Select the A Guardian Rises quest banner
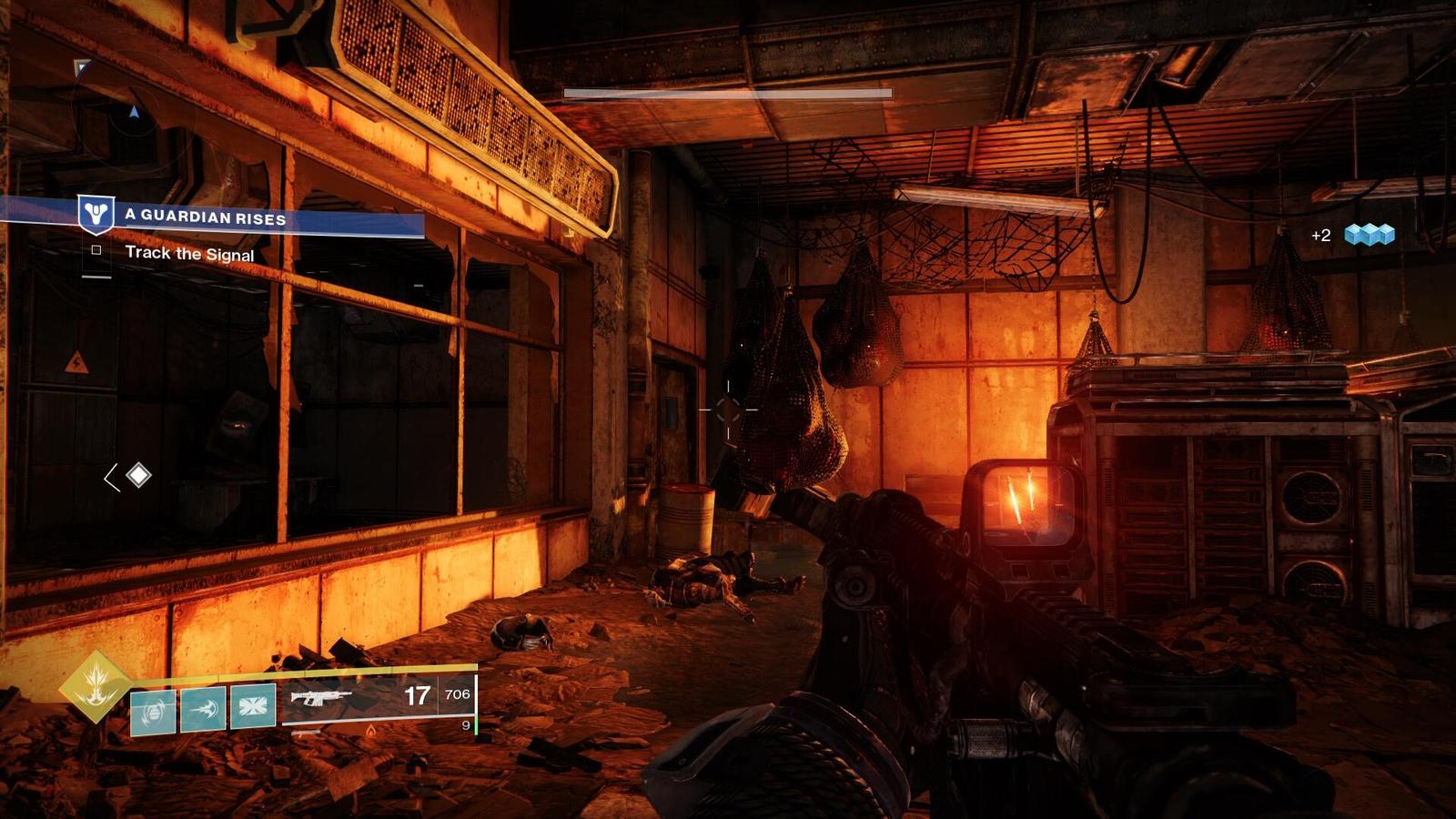The width and height of the screenshot is (1456, 819). (x=206, y=217)
